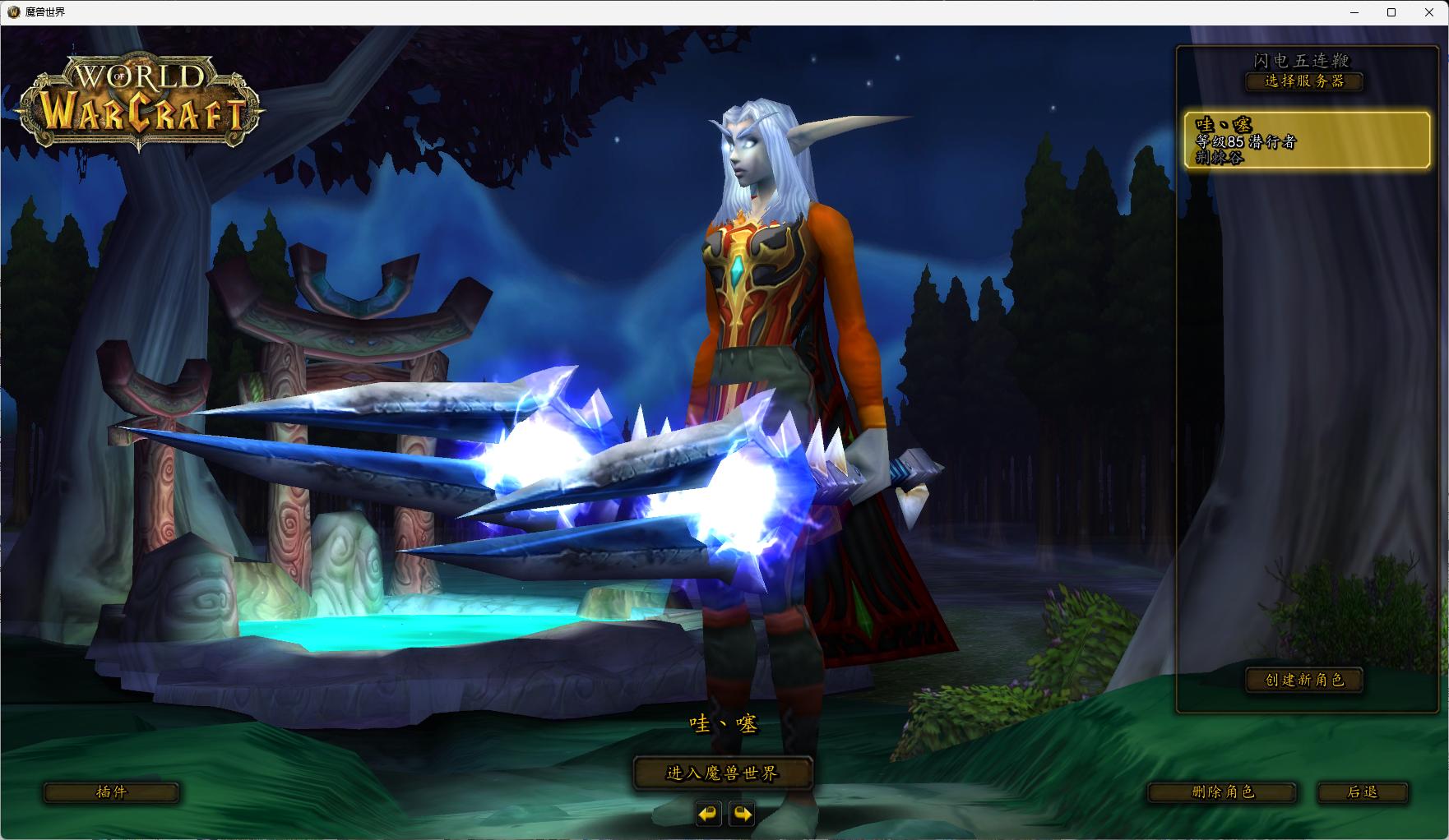Click the 删除角色 delete character button
The height and width of the screenshot is (840, 1449).
[1224, 792]
